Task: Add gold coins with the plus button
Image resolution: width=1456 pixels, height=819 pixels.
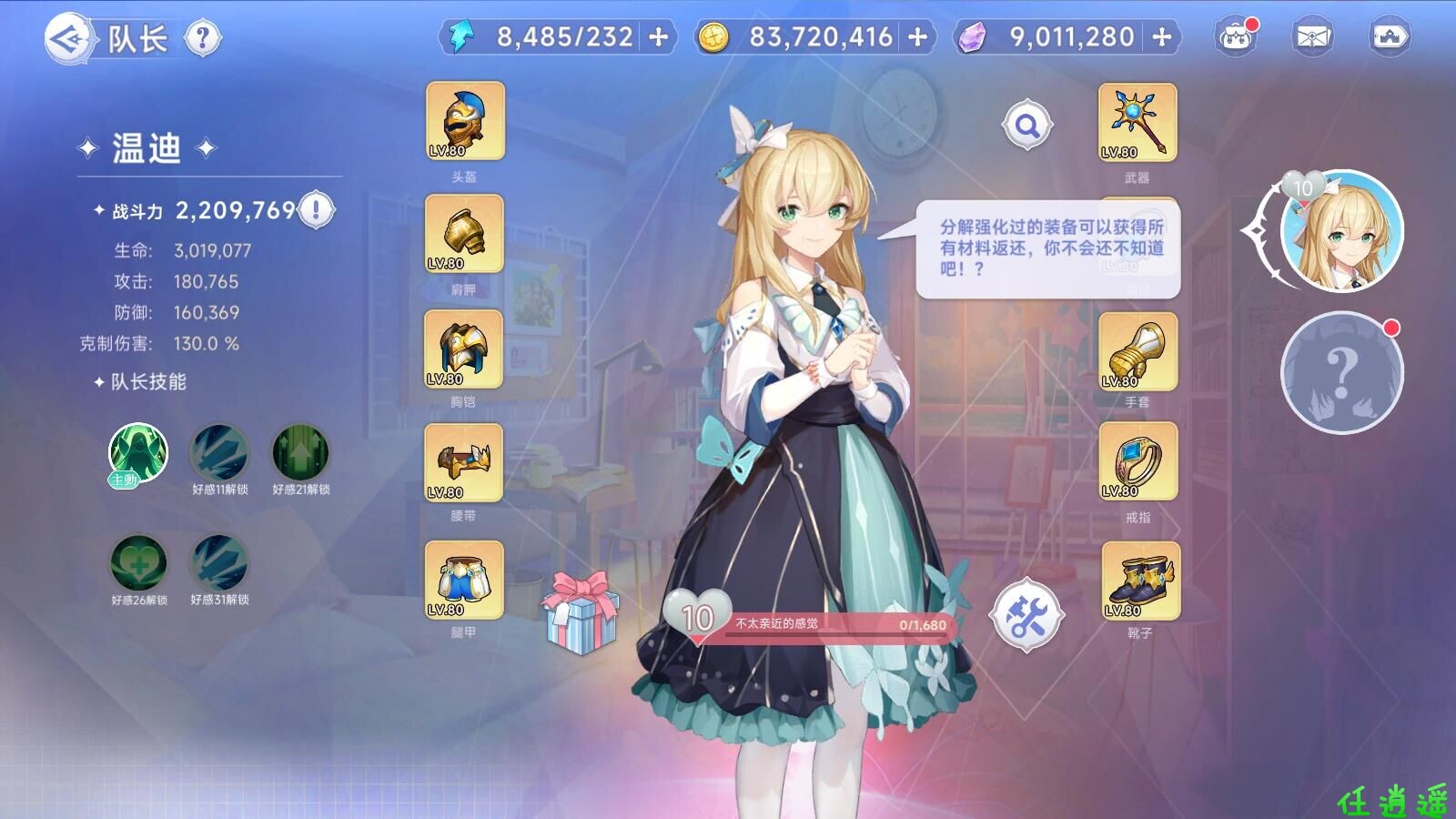Action: pyautogui.click(x=918, y=37)
